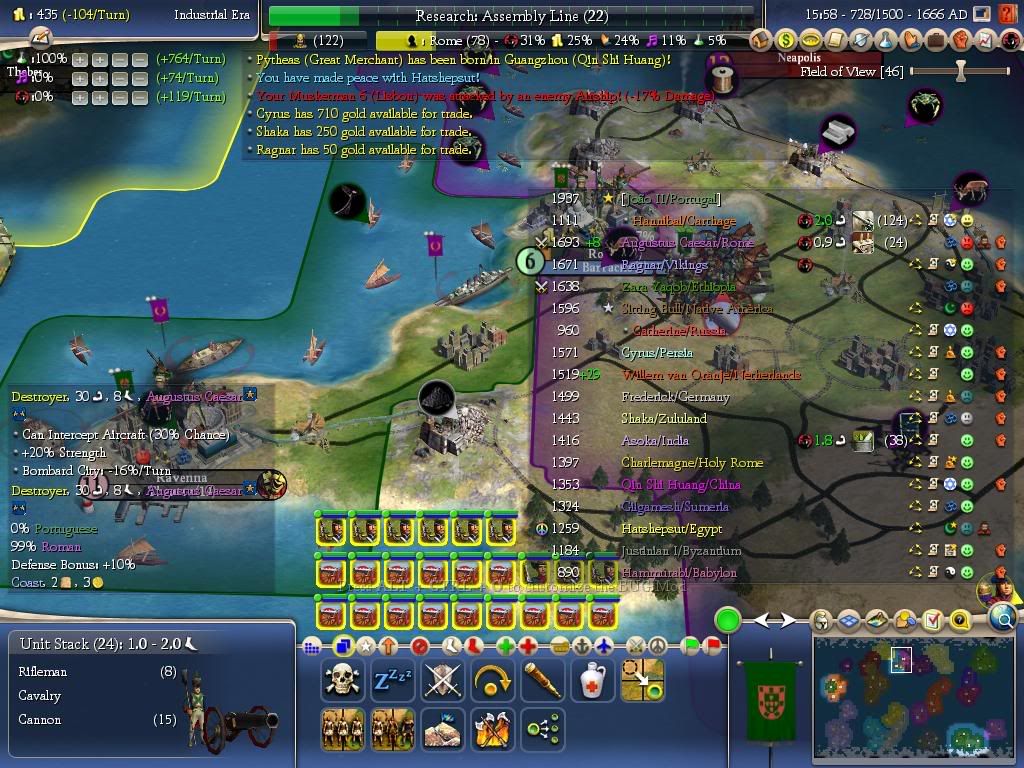This screenshot has height=768, width=1024.
Task: Open the Espionage Advisor spy icon
Action: coord(1010,40)
